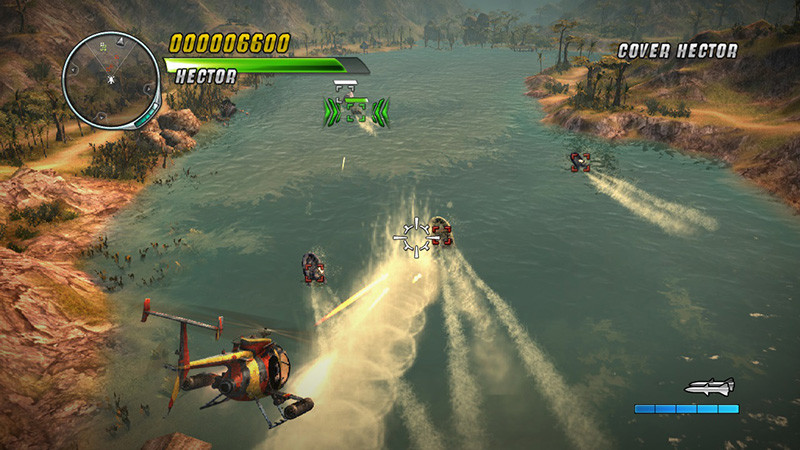Click the circular radar minimap

(x=110, y=78)
